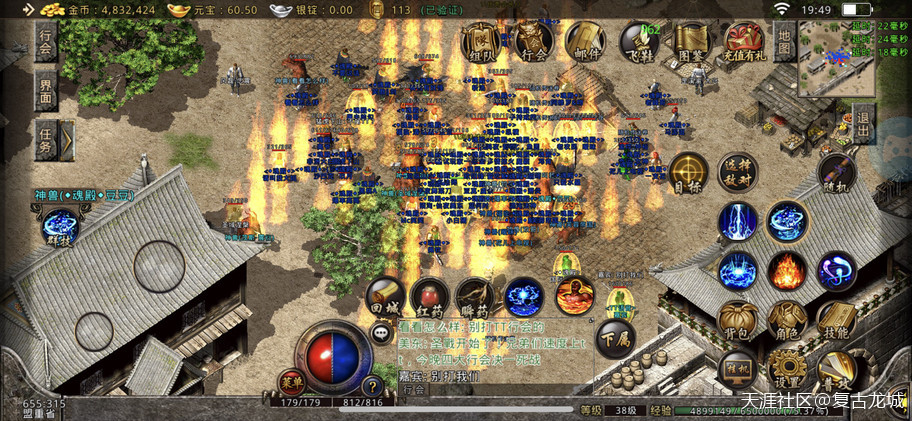Activate the 选择敌对 hostile select button

[739, 170]
